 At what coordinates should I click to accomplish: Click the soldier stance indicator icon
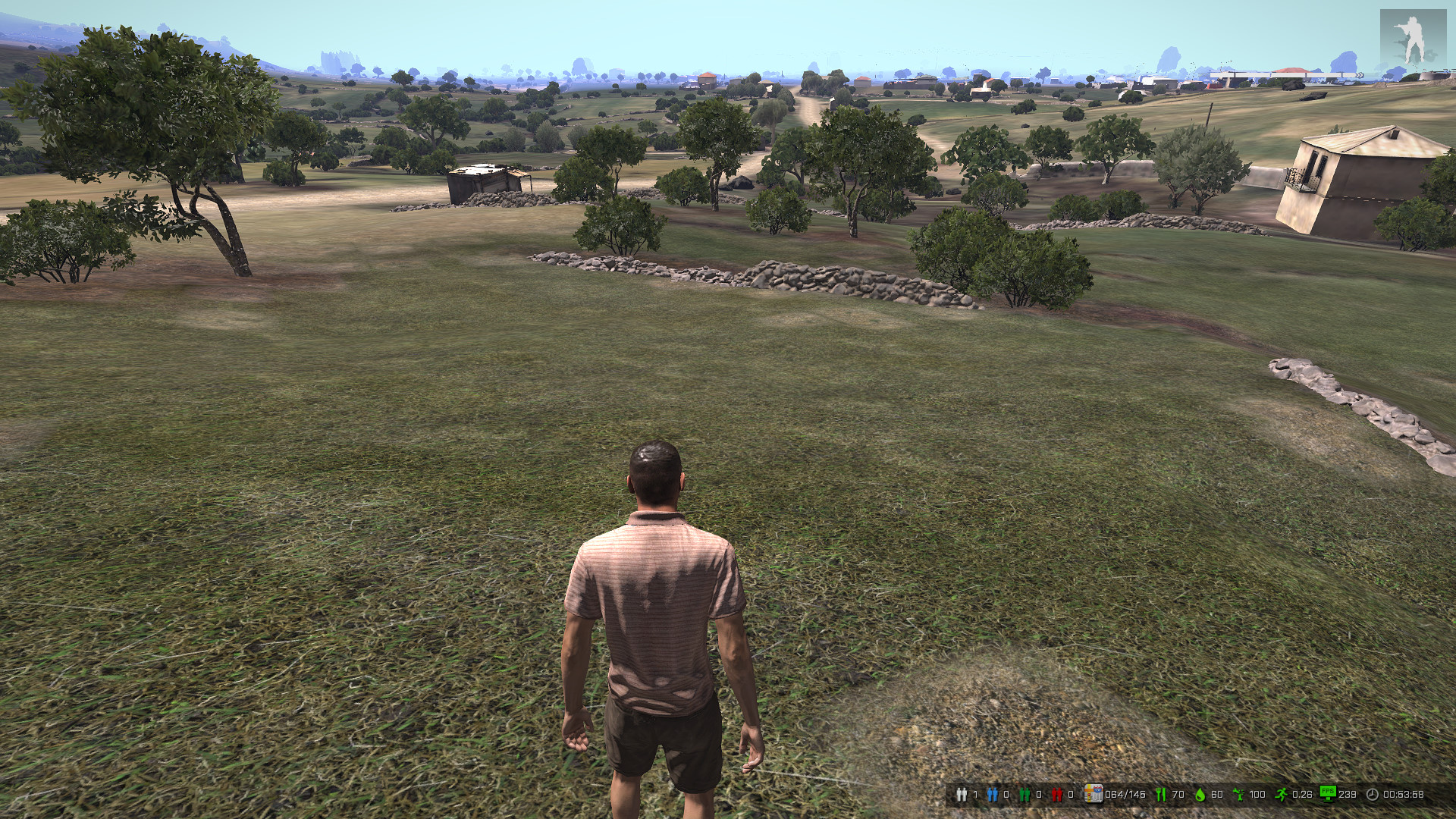point(1412,39)
